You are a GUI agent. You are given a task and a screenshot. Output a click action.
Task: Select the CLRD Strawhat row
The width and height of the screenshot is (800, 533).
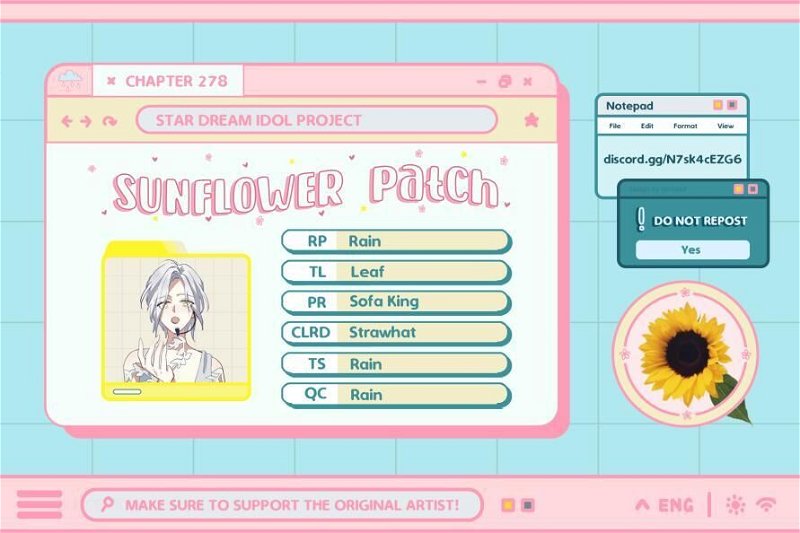(x=396, y=332)
